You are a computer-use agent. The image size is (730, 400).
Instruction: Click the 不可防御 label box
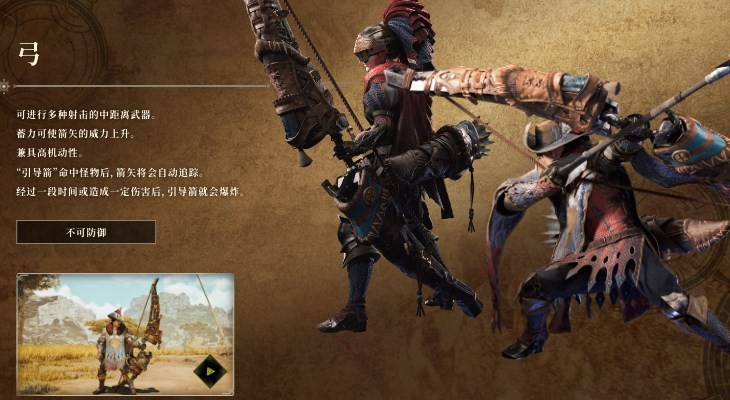pyautogui.click(x=86, y=232)
